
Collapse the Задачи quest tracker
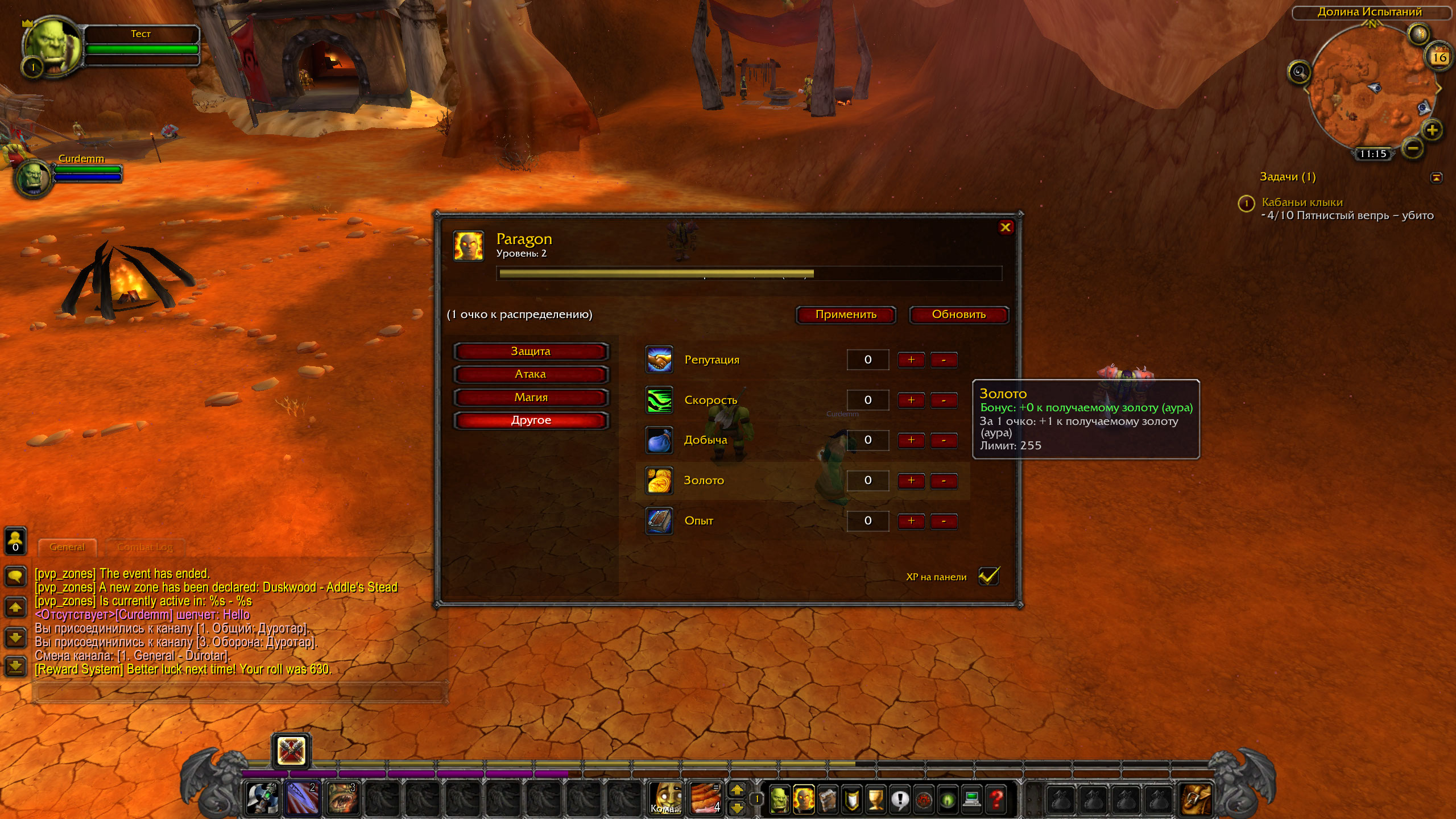(x=1436, y=177)
